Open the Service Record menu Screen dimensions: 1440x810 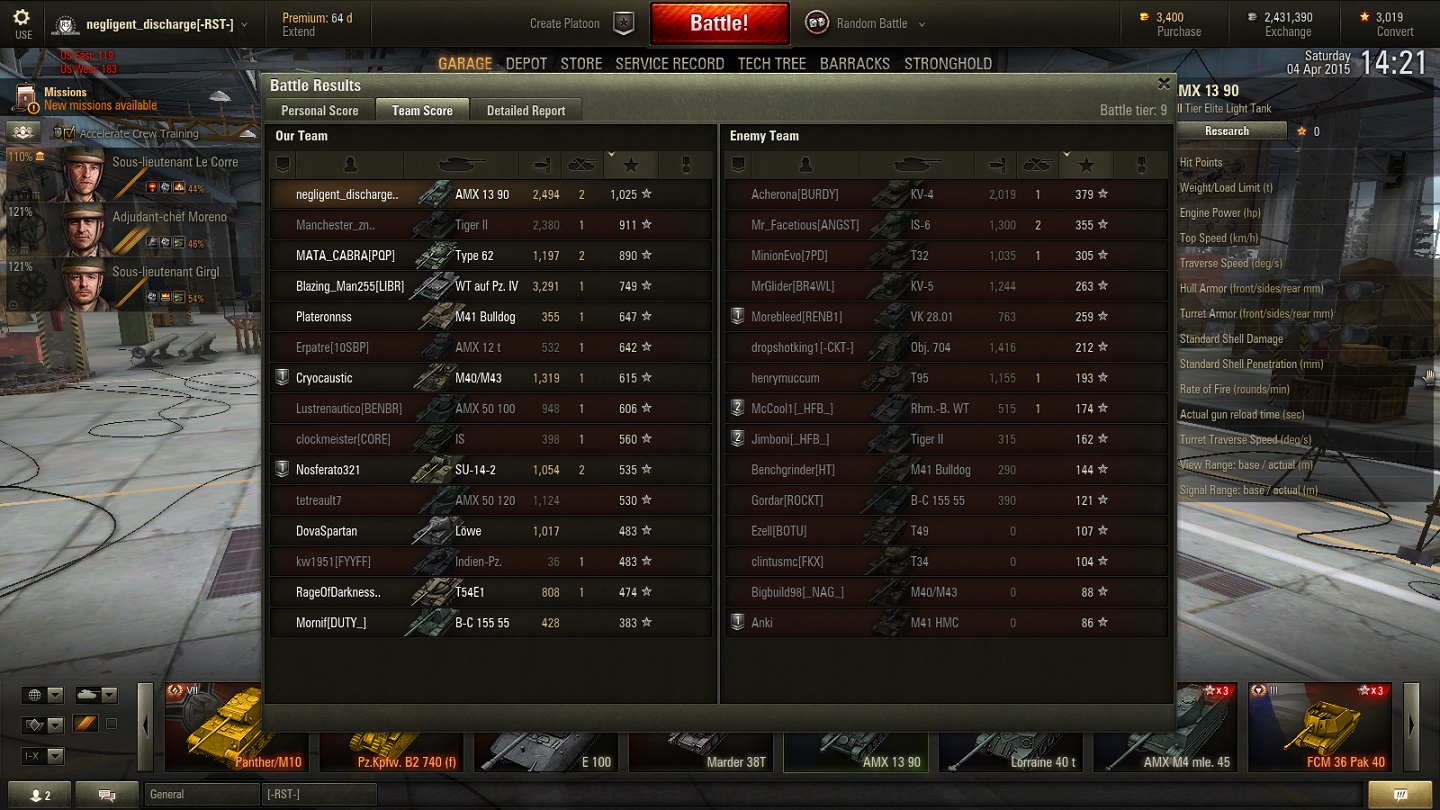pyautogui.click(x=669, y=63)
